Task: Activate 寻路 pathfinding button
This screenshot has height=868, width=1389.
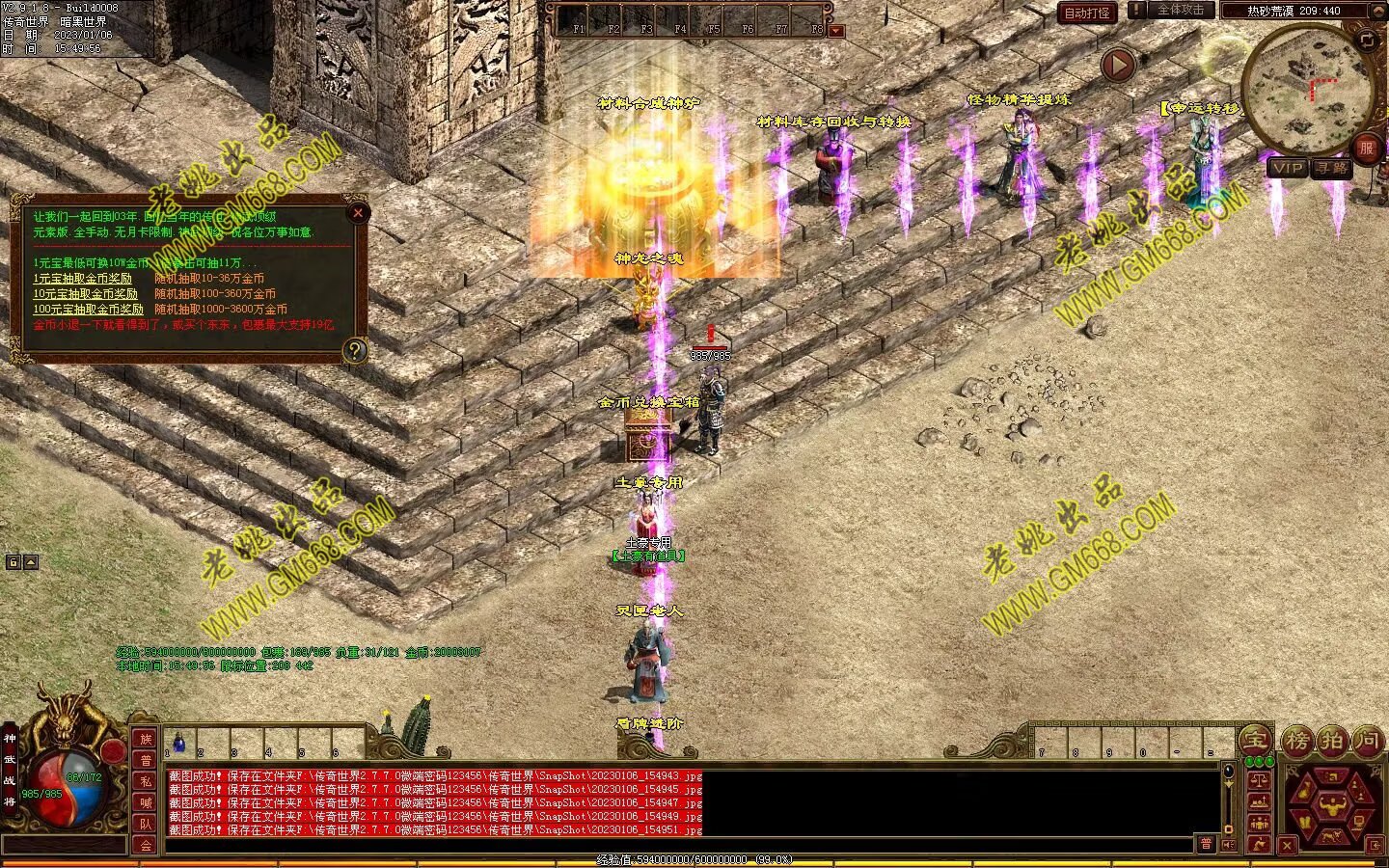Action: tap(1332, 168)
